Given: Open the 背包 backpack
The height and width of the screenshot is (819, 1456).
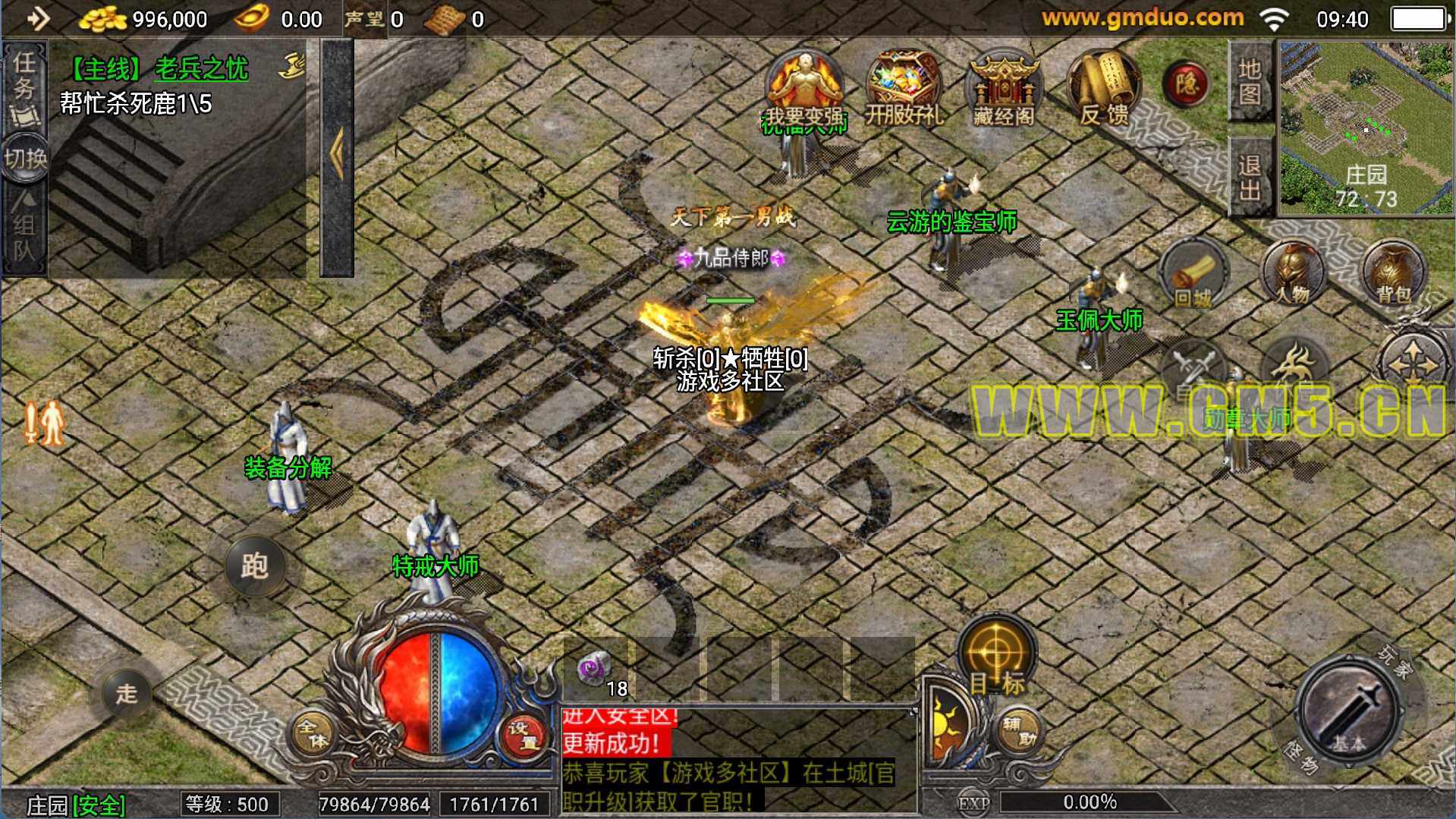Looking at the screenshot, I should (x=1393, y=273).
